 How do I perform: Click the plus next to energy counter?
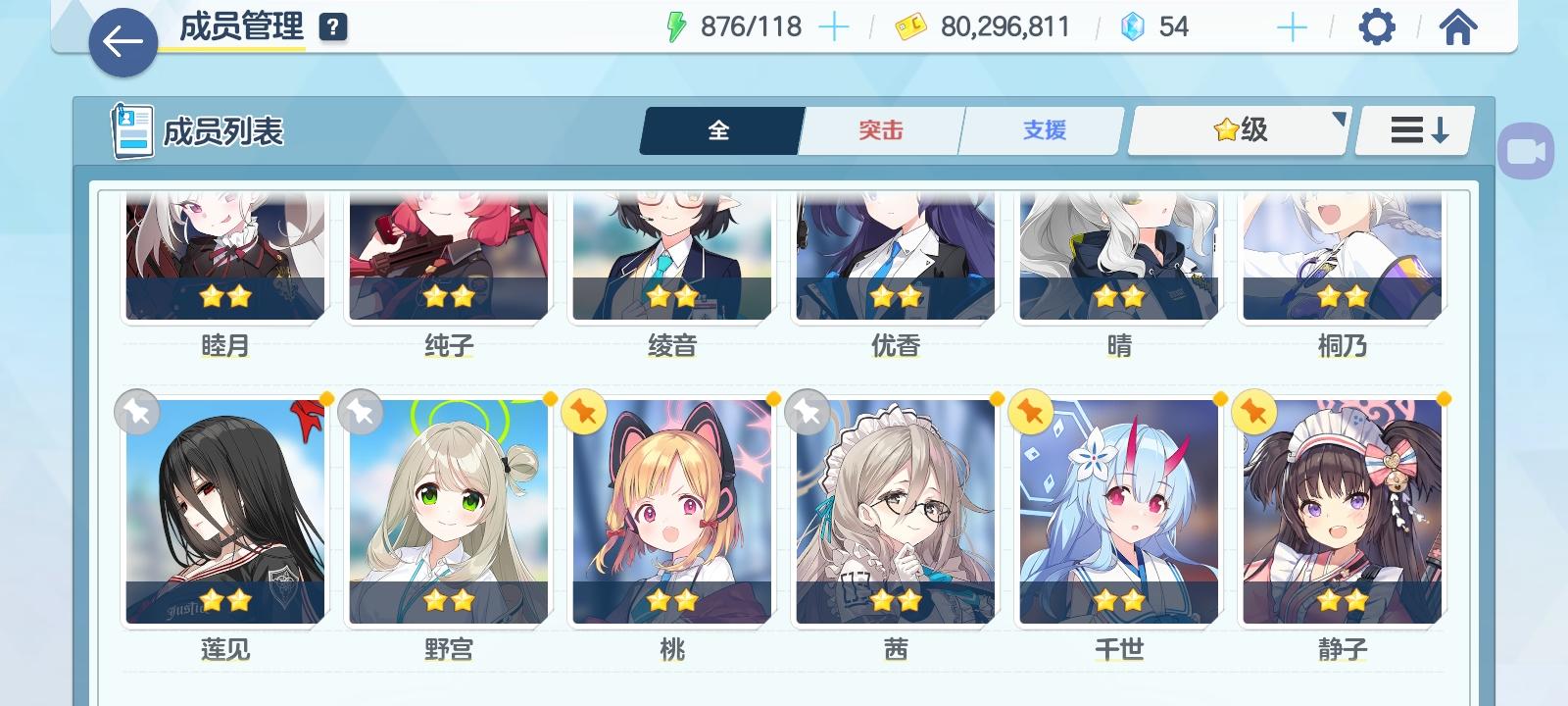click(834, 26)
